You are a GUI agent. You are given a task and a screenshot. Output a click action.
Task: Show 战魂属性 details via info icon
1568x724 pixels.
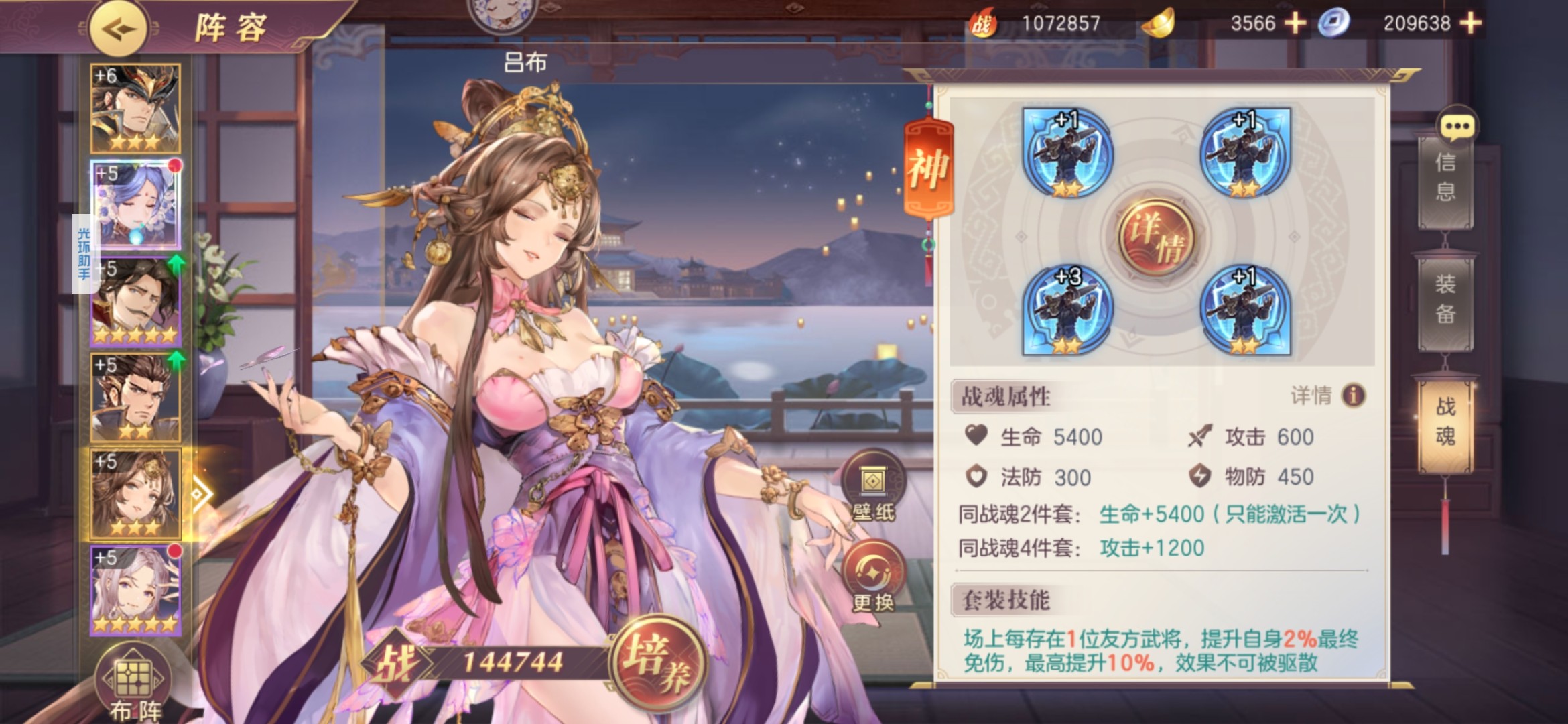click(1353, 396)
